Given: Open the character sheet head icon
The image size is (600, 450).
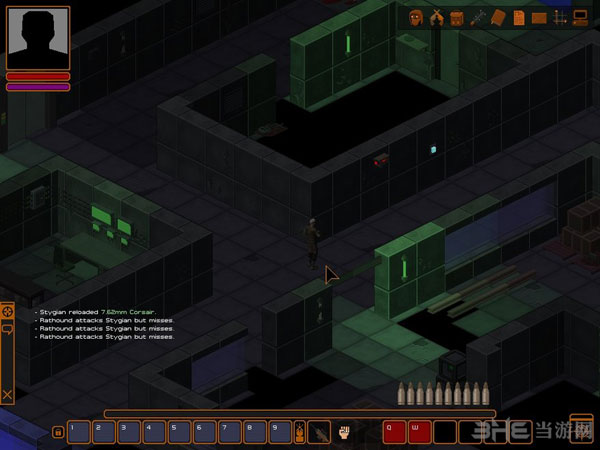Looking at the screenshot, I should click(x=415, y=17).
